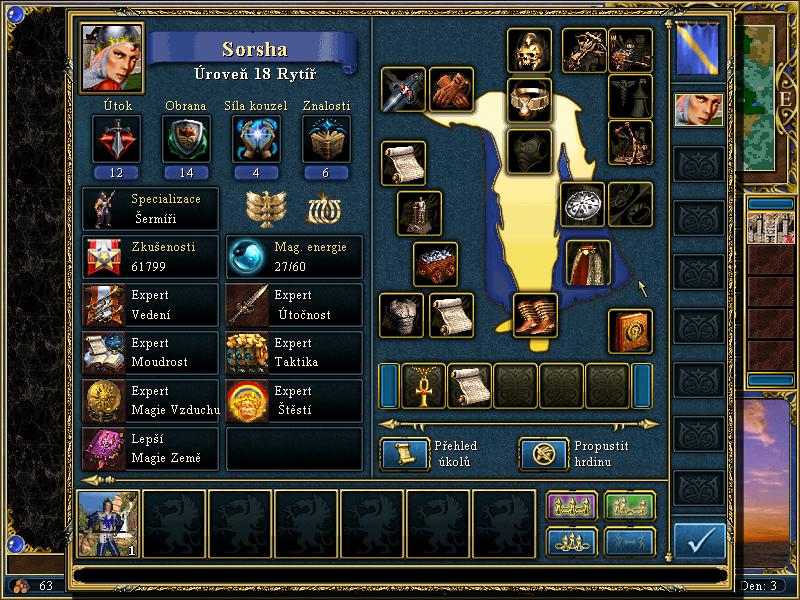800x600 pixels.
Task: Select the Lepší Magie Země skill
Action: click(x=150, y=449)
